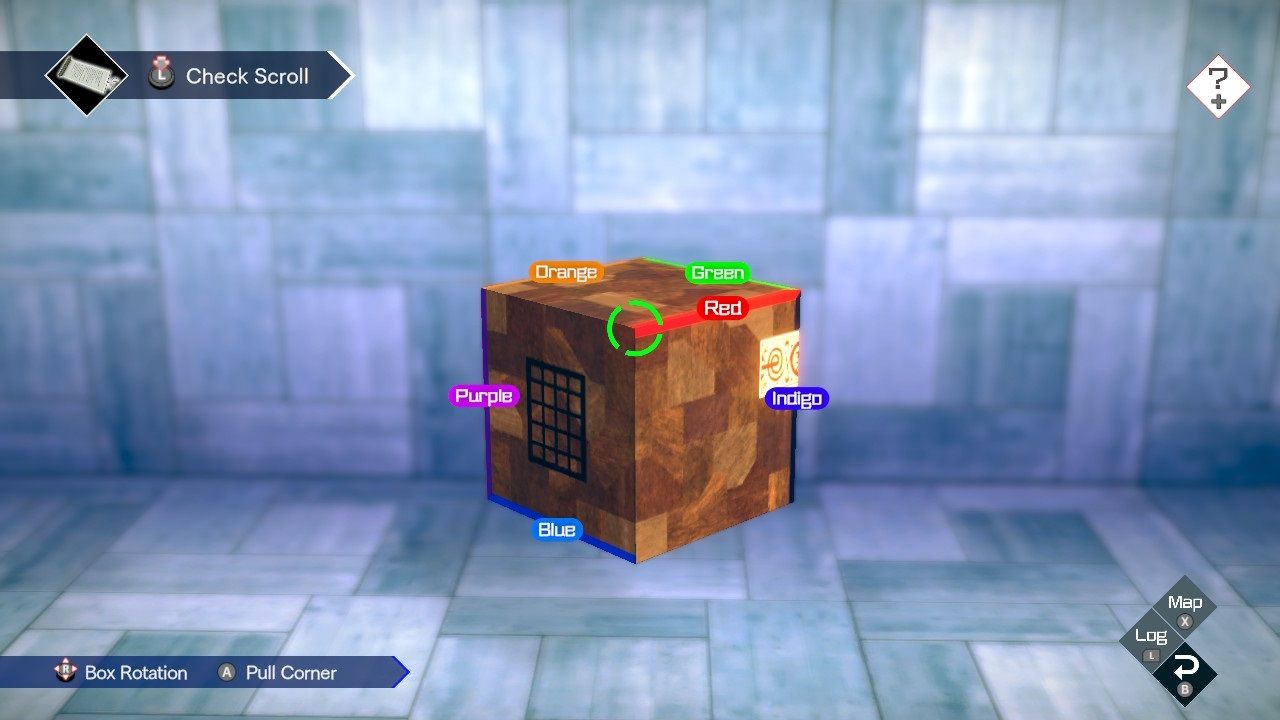Pick the Purple corner label

(x=484, y=396)
